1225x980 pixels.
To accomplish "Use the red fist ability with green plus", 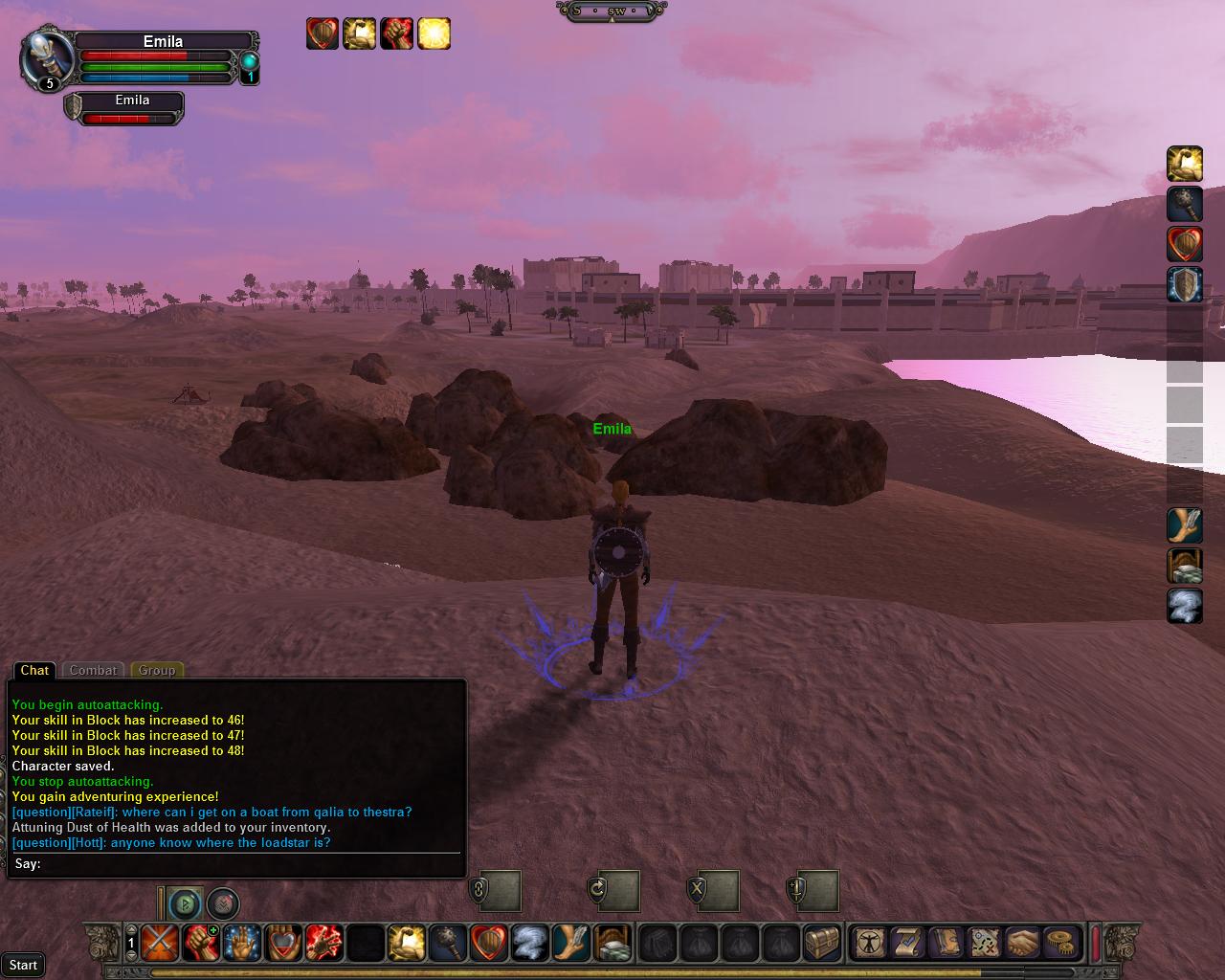I will coord(200,943).
